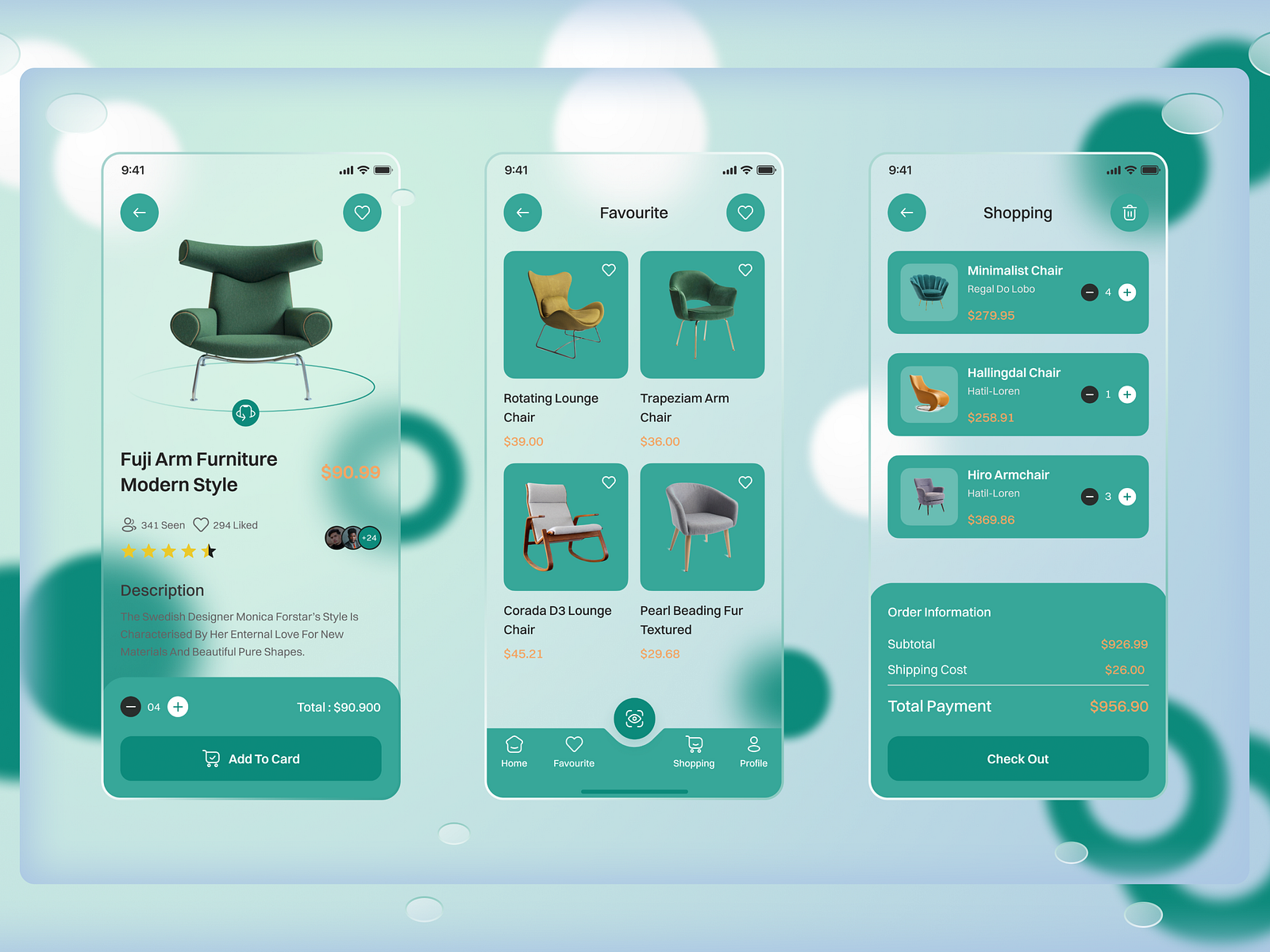Screen dimensions: 1270x952
Task: Click the 360-view icon below the green chair
Action: tap(246, 413)
